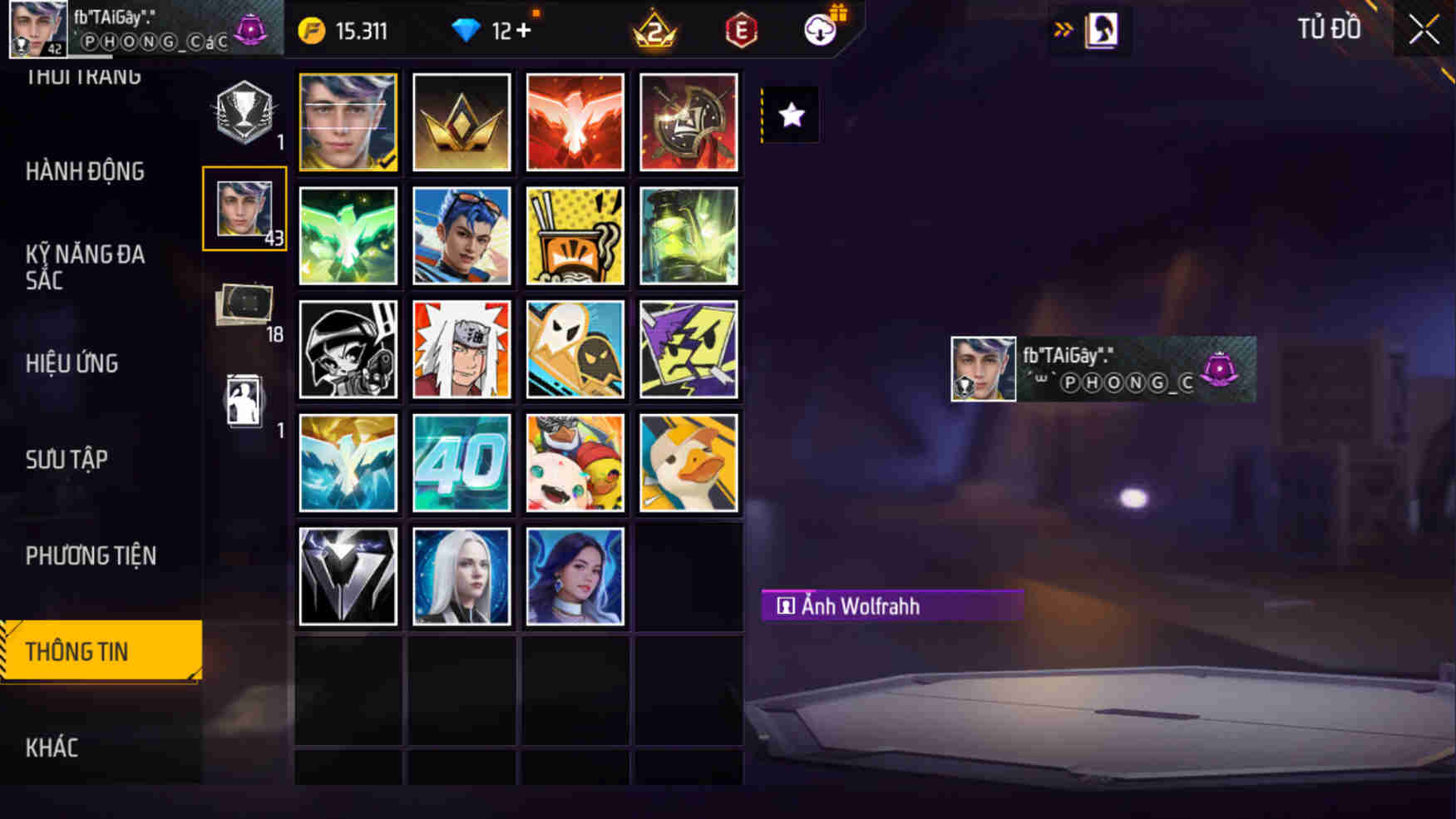
Task: Click the Ảnh Wolfrahh button
Action: 891,606
